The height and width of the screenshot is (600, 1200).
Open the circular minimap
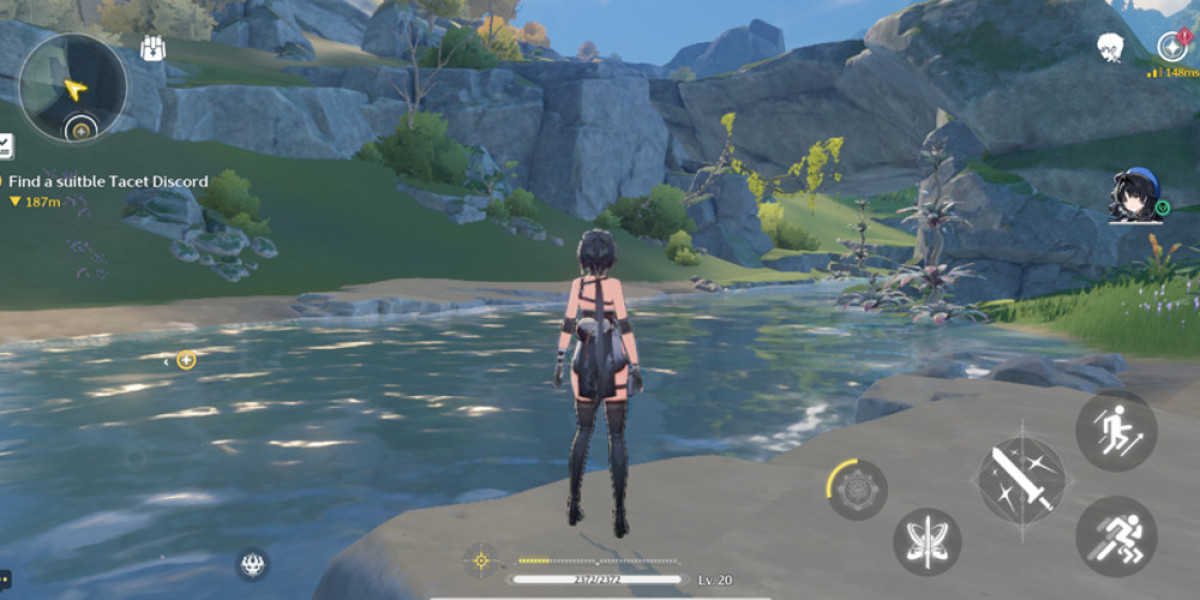(x=72, y=87)
